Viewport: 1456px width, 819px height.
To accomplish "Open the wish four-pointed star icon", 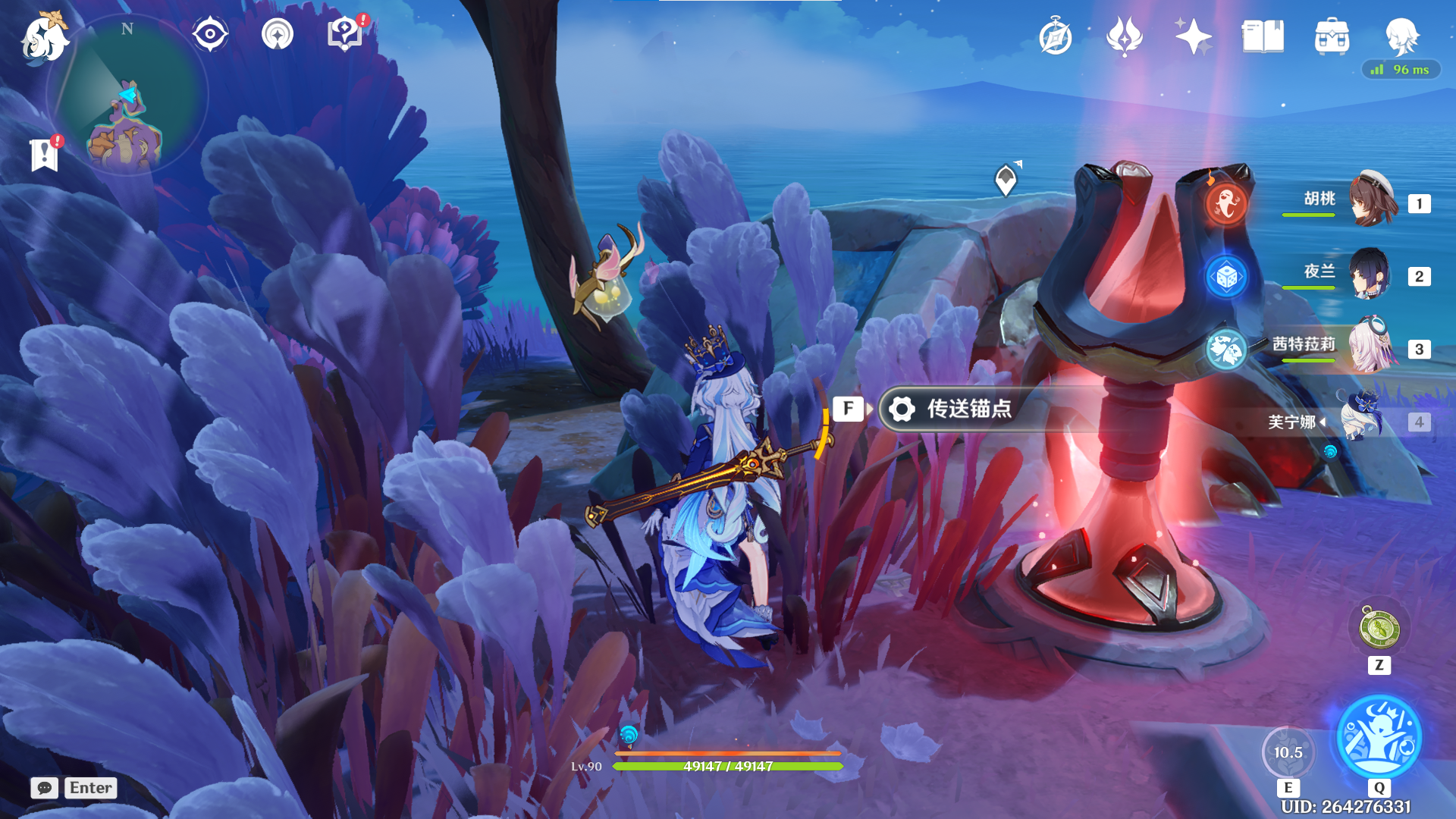I will (x=1193, y=36).
